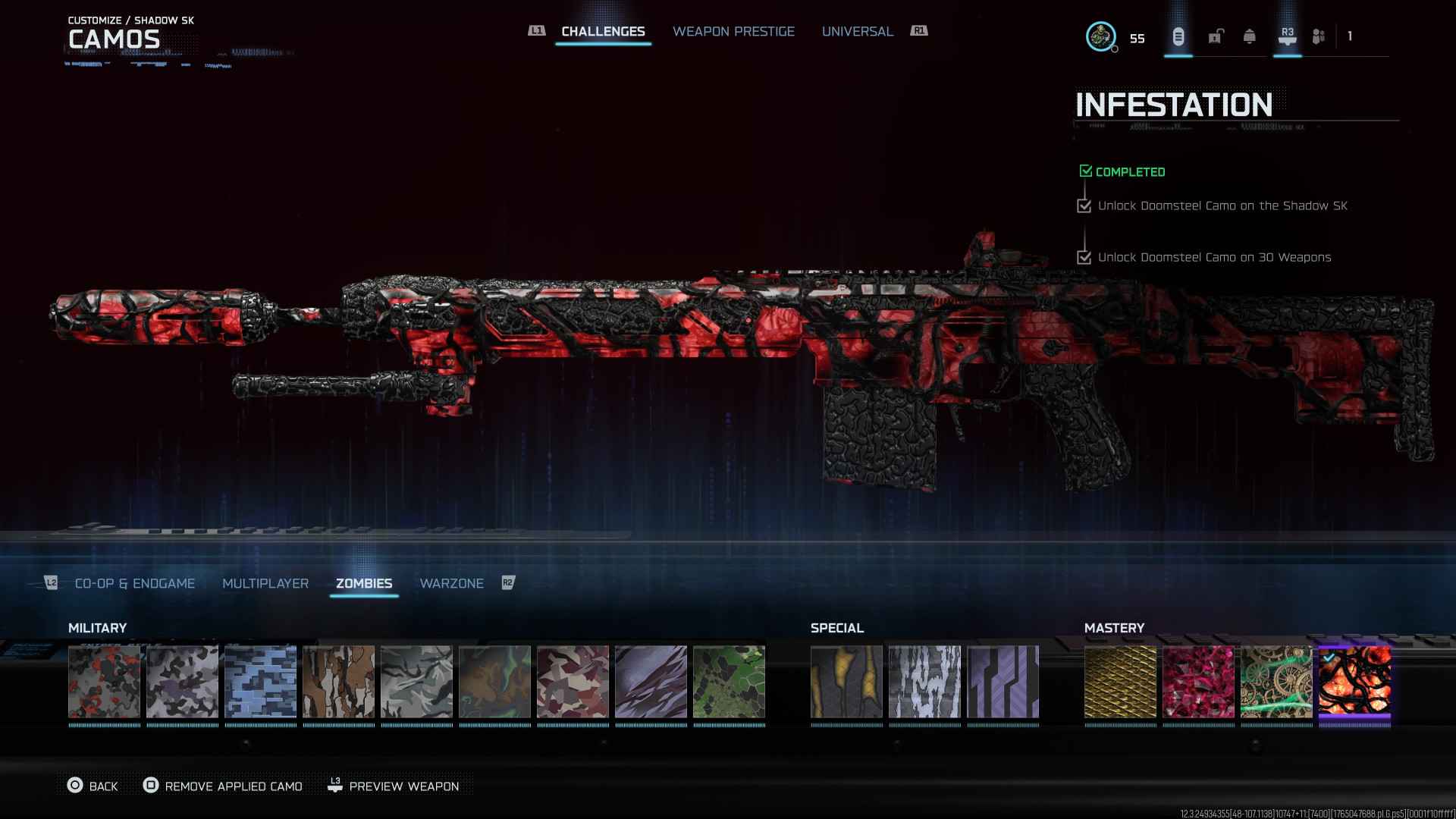1456x819 pixels.
Task: Select the Zombies camo category
Action: (x=364, y=583)
